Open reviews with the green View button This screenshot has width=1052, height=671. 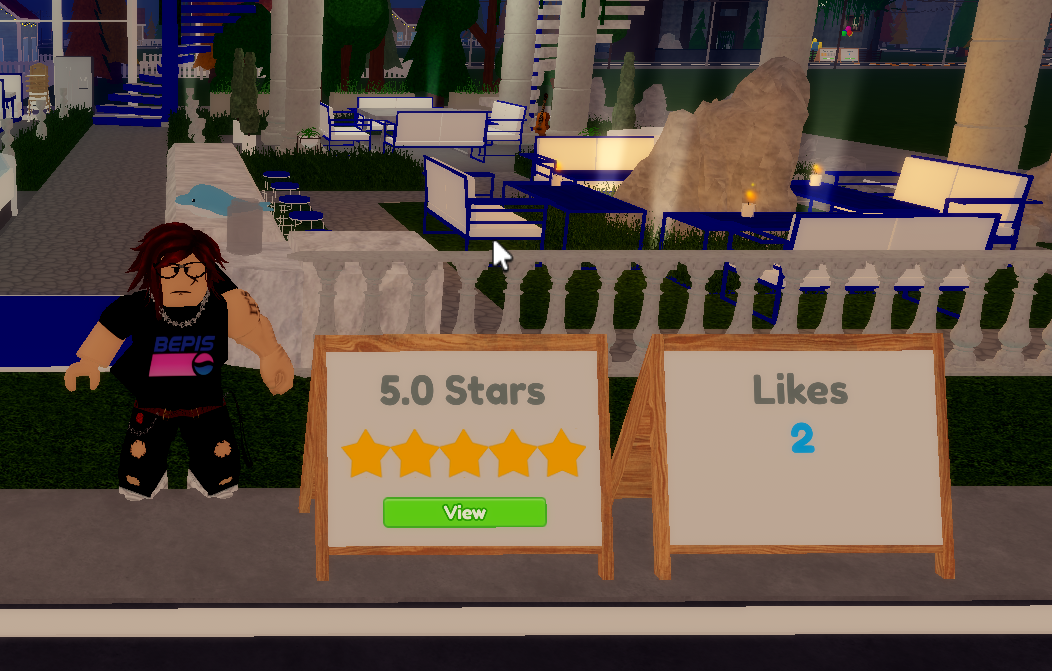pyautogui.click(x=465, y=513)
